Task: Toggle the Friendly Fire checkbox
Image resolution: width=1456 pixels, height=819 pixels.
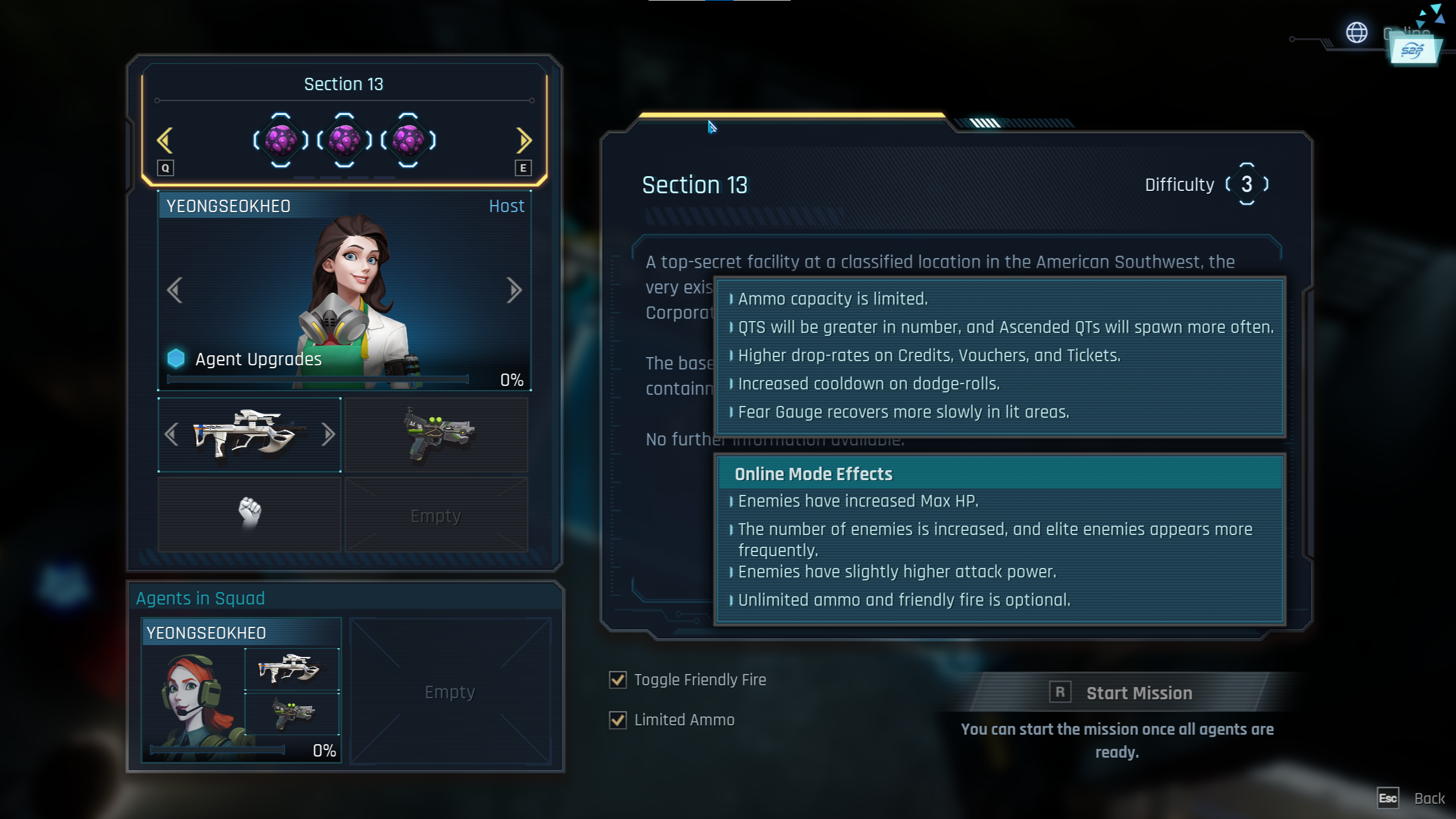Action: 618,680
